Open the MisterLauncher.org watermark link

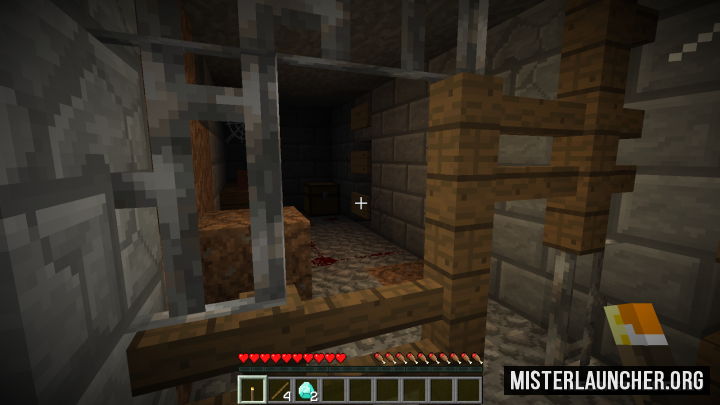click(x=607, y=380)
